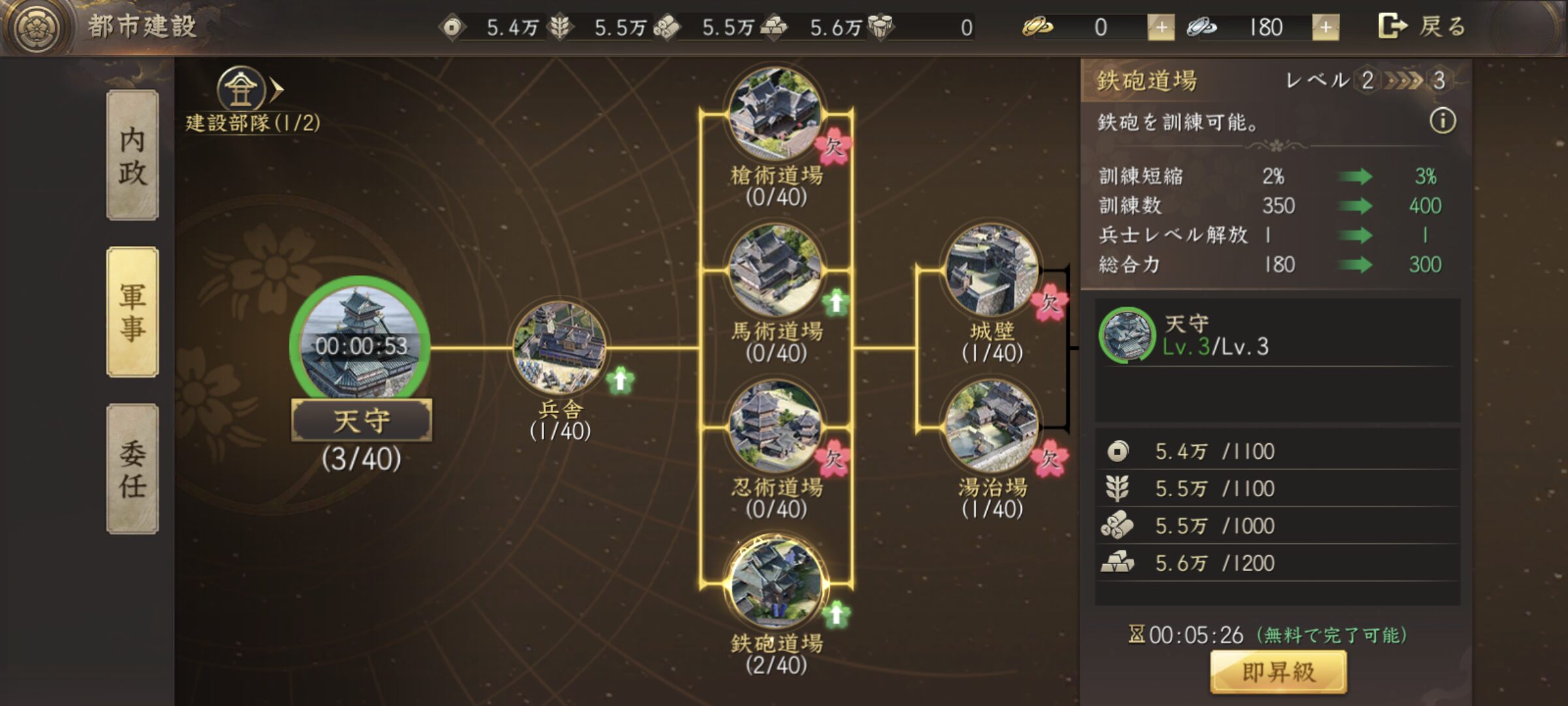Show info for 鉄砲道場 details

coord(1443,121)
